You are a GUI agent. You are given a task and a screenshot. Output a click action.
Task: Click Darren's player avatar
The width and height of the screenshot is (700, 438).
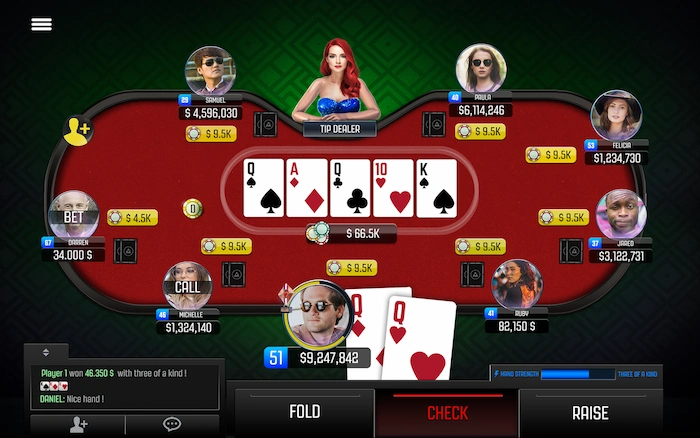click(x=74, y=214)
